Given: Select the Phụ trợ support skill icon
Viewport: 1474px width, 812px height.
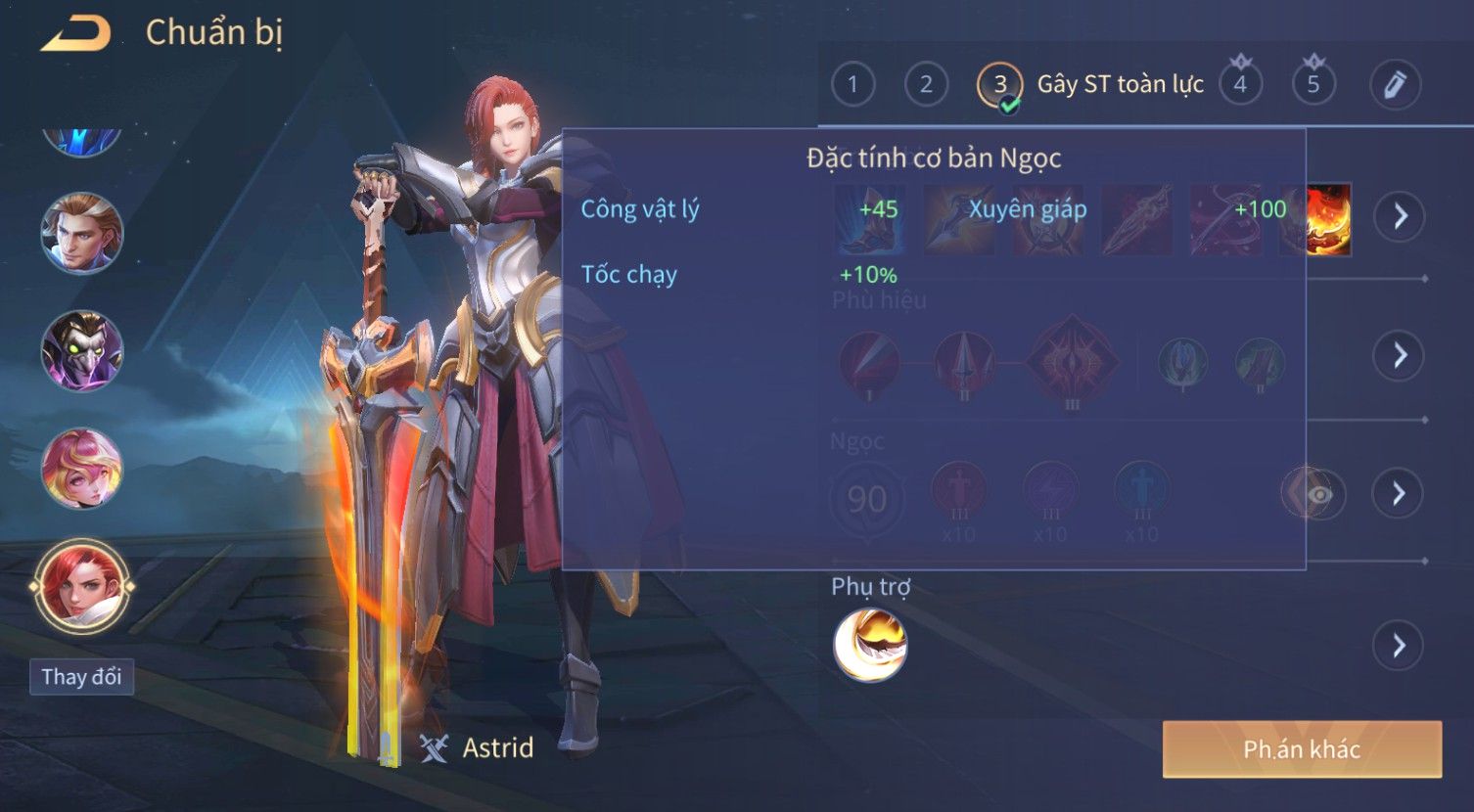Looking at the screenshot, I should coord(869,645).
